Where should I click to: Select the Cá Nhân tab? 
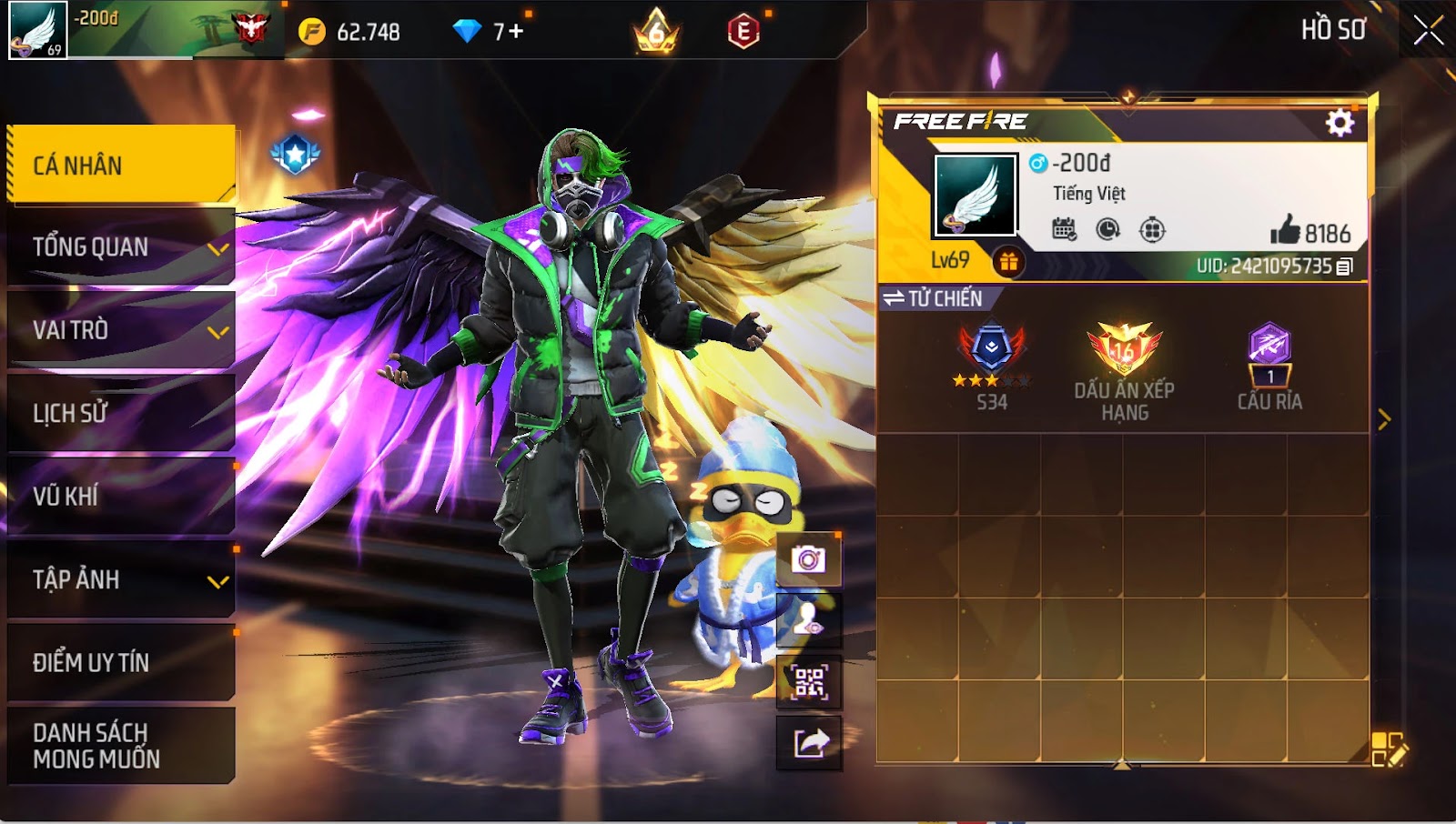tap(120, 165)
